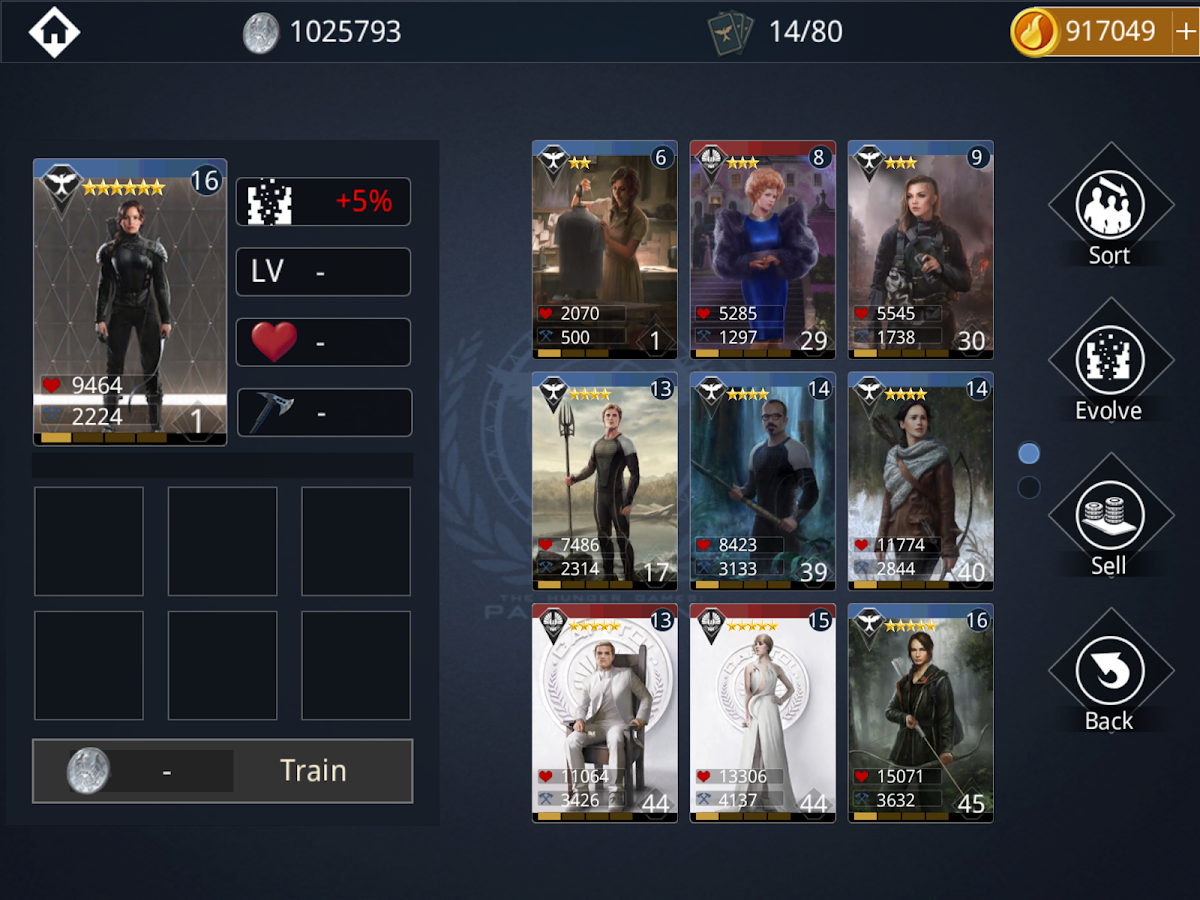The height and width of the screenshot is (900, 1200).
Task: Go to the home screen
Action: pos(54,32)
